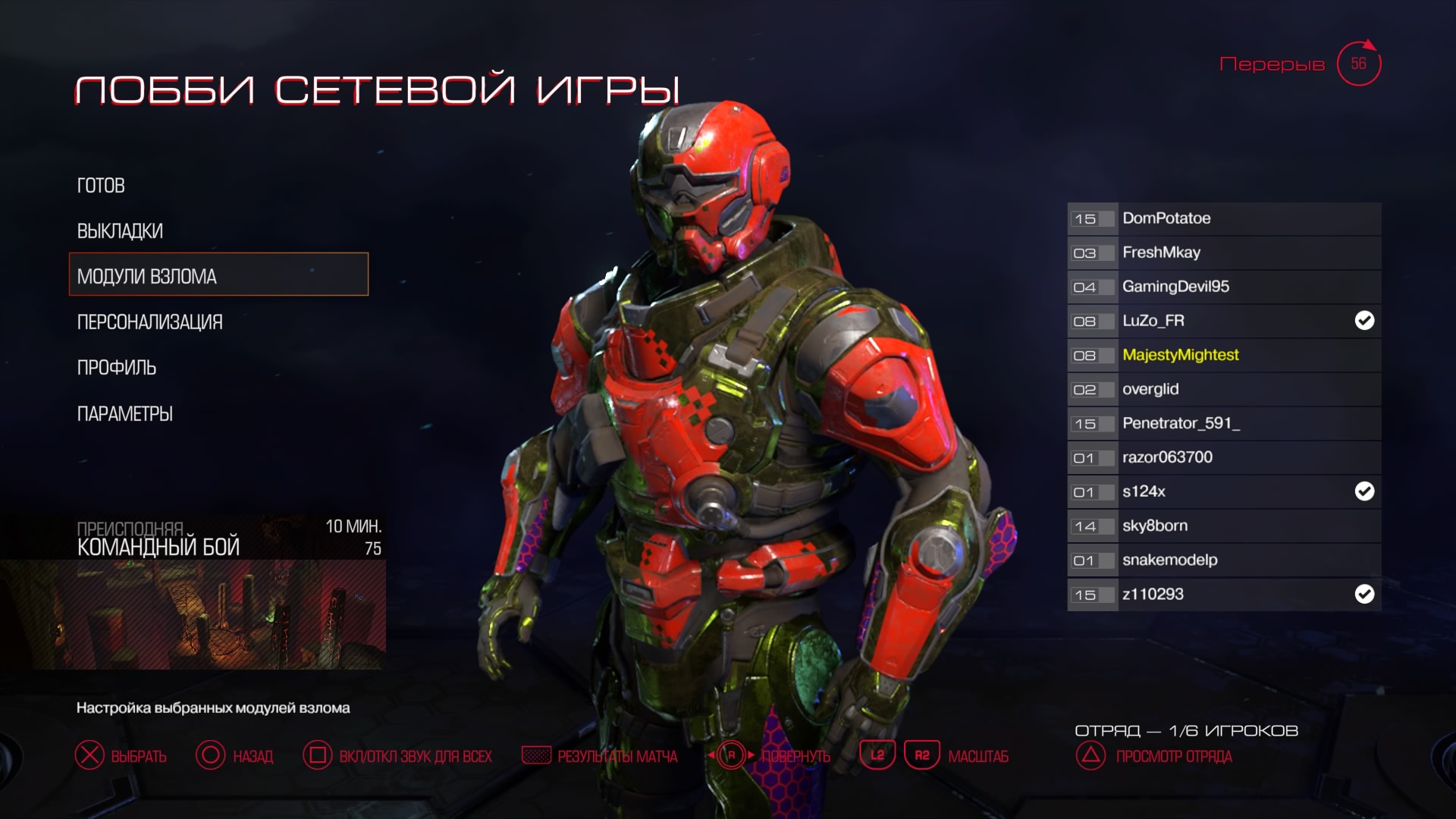
Task: Click the snakemodelp player row
Action: pos(1223,560)
